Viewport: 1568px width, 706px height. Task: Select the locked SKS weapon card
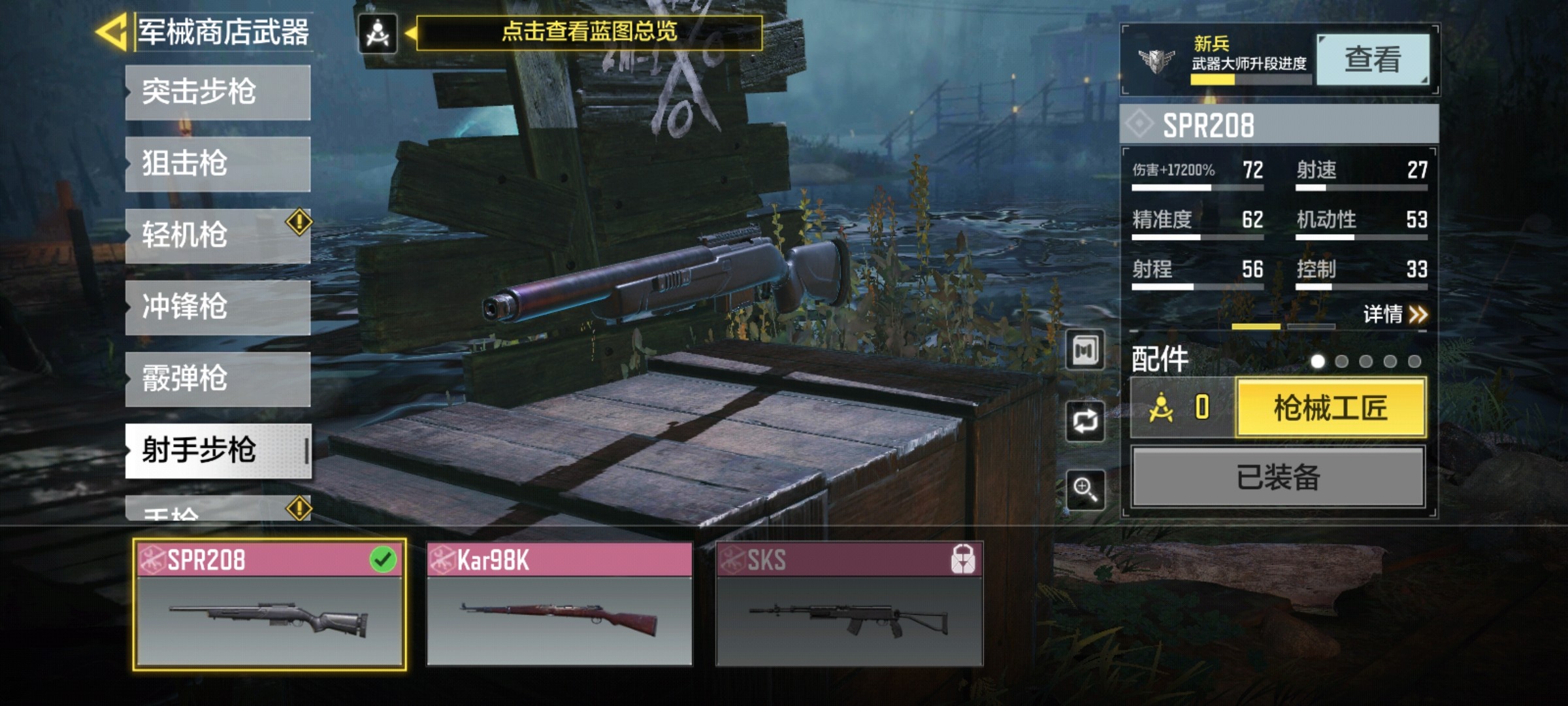click(x=849, y=605)
